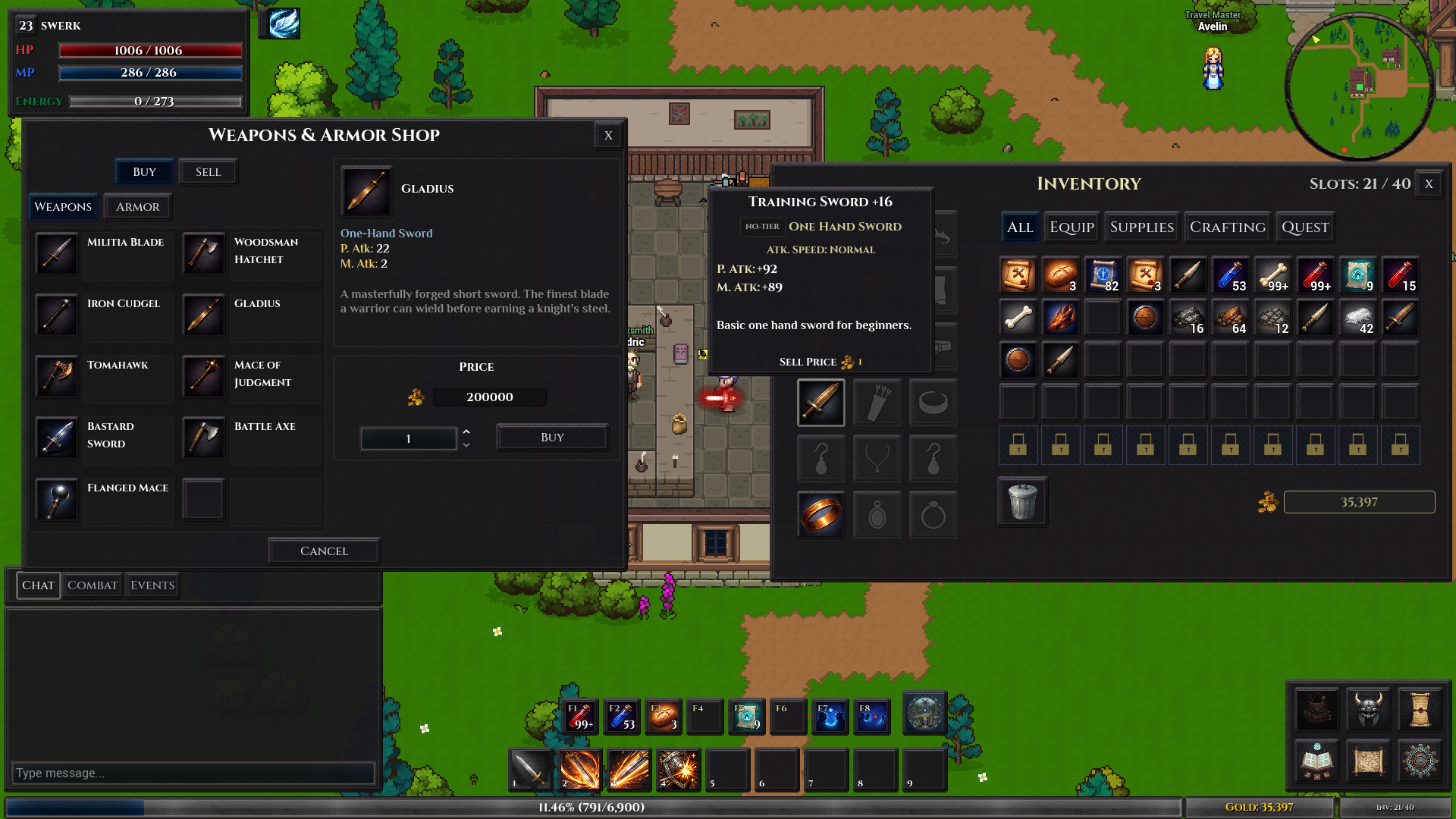The width and height of the screenshot is (1456, 819).
Task: Open the spellbook icon in the bottom-right menu
Action: tap(1316, 761)
